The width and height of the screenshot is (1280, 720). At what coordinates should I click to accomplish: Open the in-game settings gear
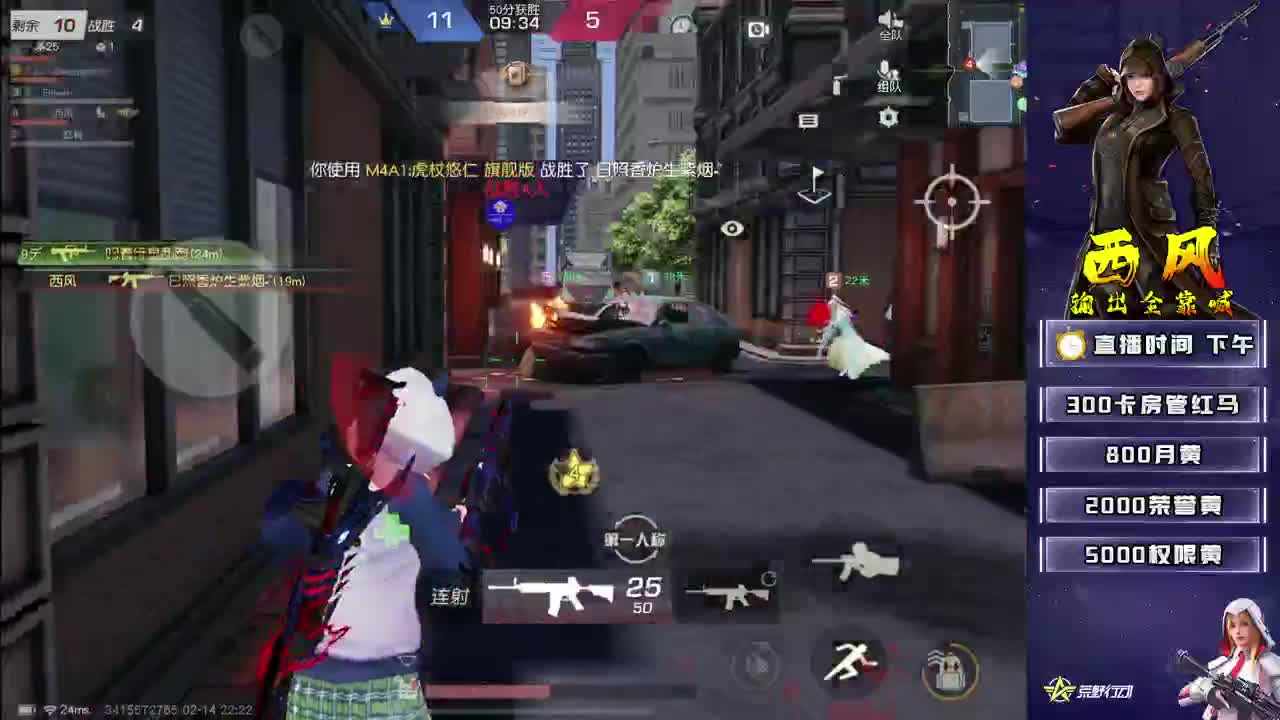click(x=888, y=117)
